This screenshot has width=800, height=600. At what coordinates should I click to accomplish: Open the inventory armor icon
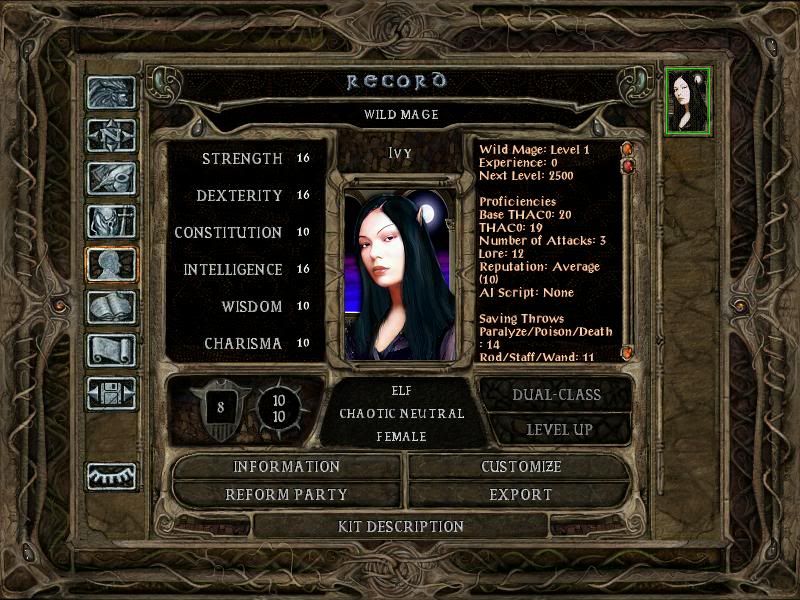tap(111, 222)
